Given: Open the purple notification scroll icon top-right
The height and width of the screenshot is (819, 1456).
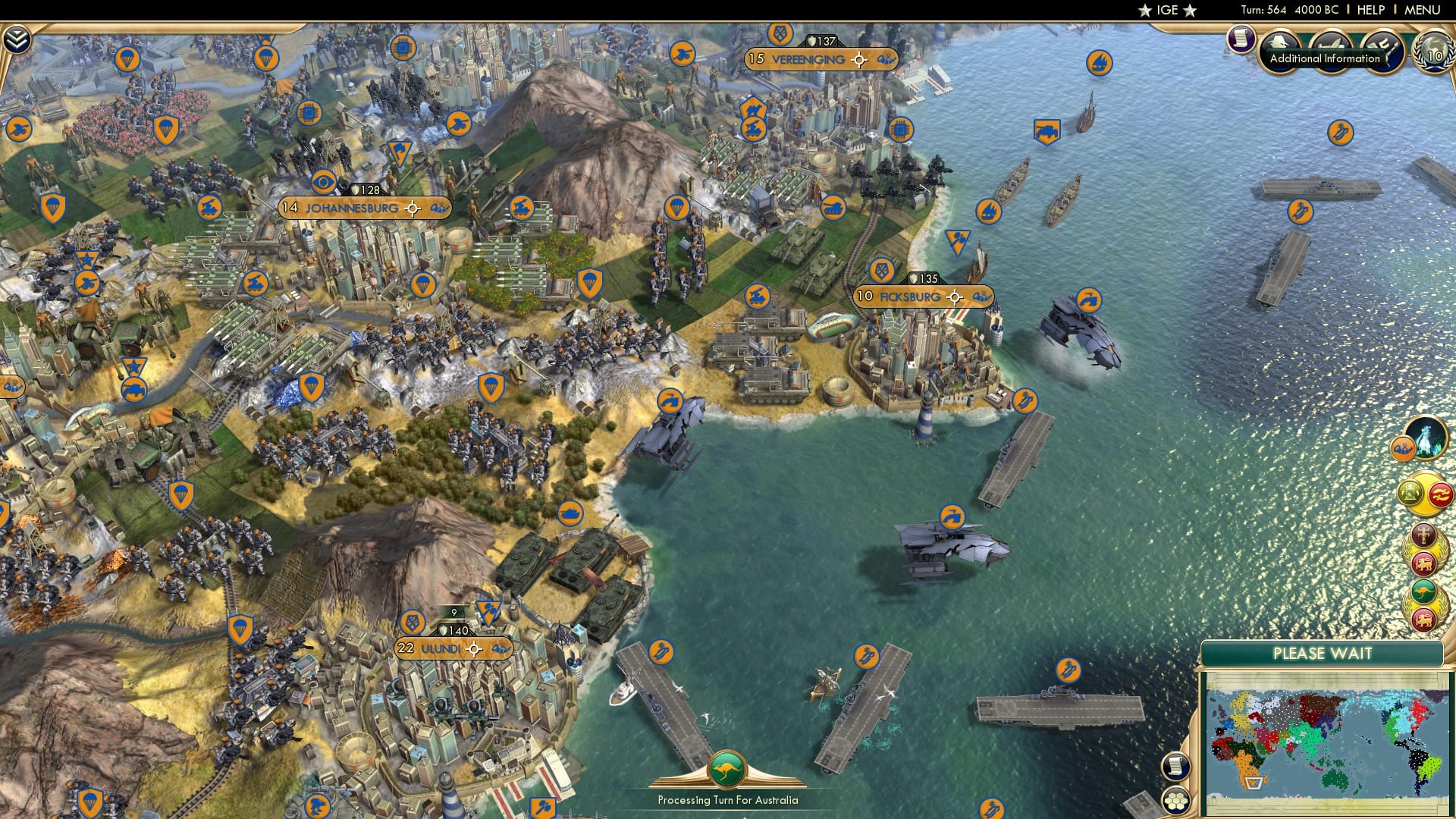Looking at the screenshot, I should 1241,40.
